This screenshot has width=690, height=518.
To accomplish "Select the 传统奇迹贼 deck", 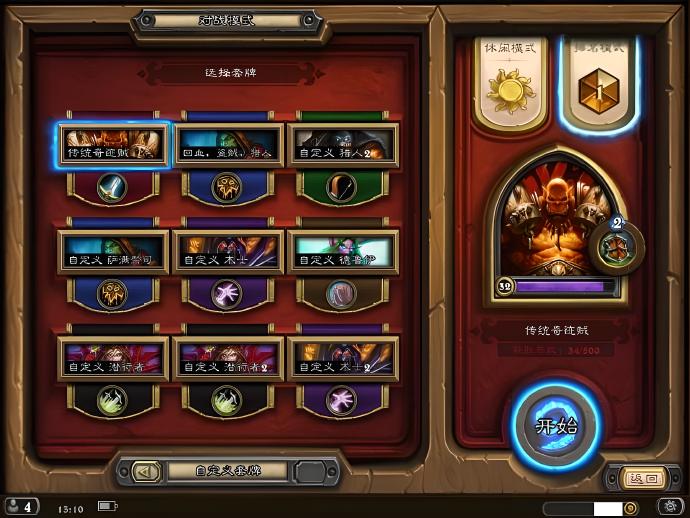I will pos(113,146).
